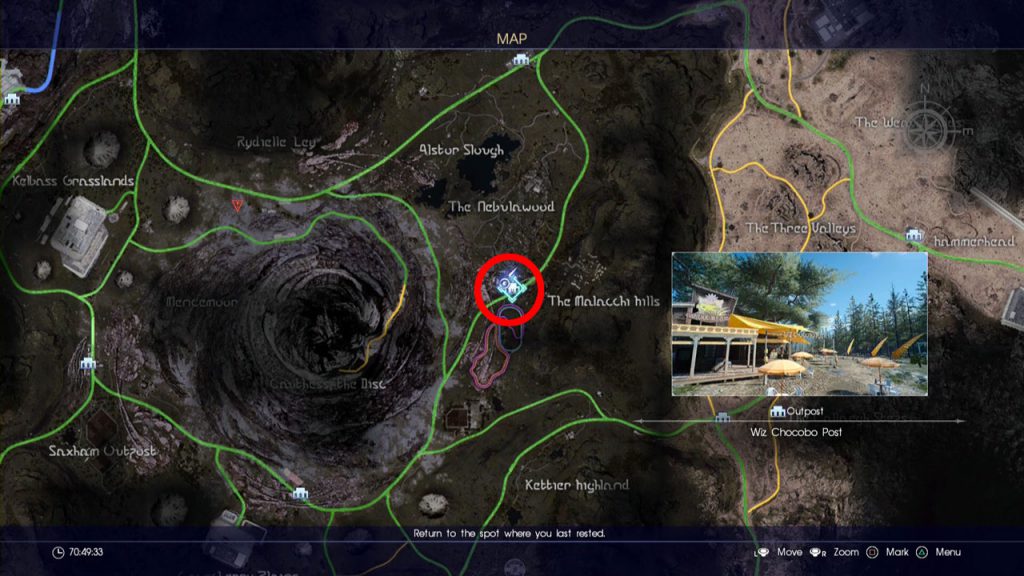Choose the Saxham Outpost map marker
Image resolution: width=1024 pixels, height=576 pixels.
[88, 364]
